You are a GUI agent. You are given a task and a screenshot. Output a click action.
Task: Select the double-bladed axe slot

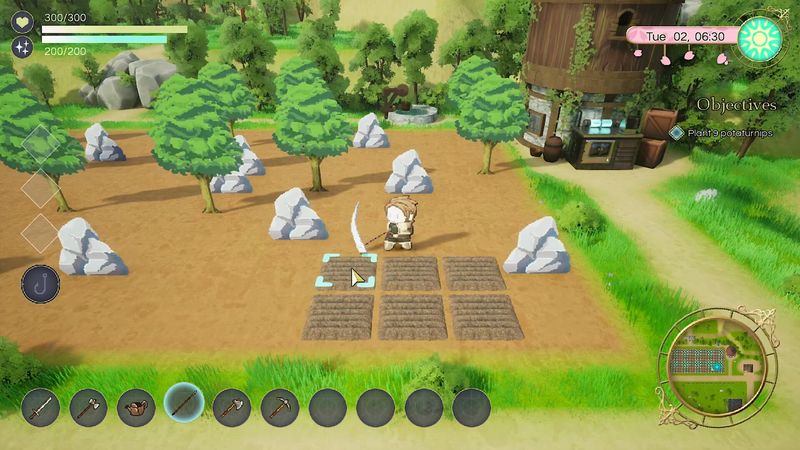[x=89, y=407]
